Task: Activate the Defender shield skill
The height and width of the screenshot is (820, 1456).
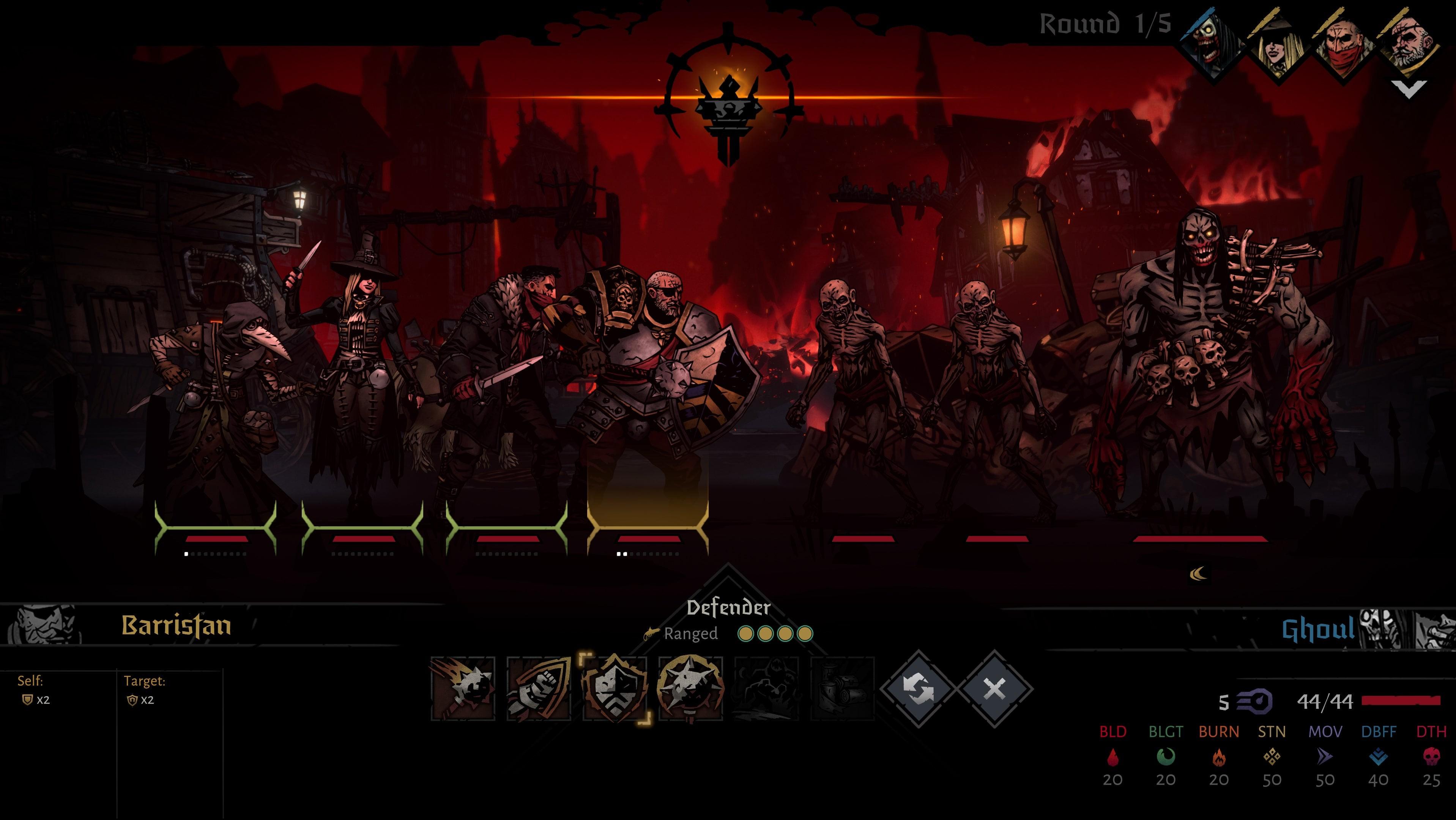Action: [615, 688]
